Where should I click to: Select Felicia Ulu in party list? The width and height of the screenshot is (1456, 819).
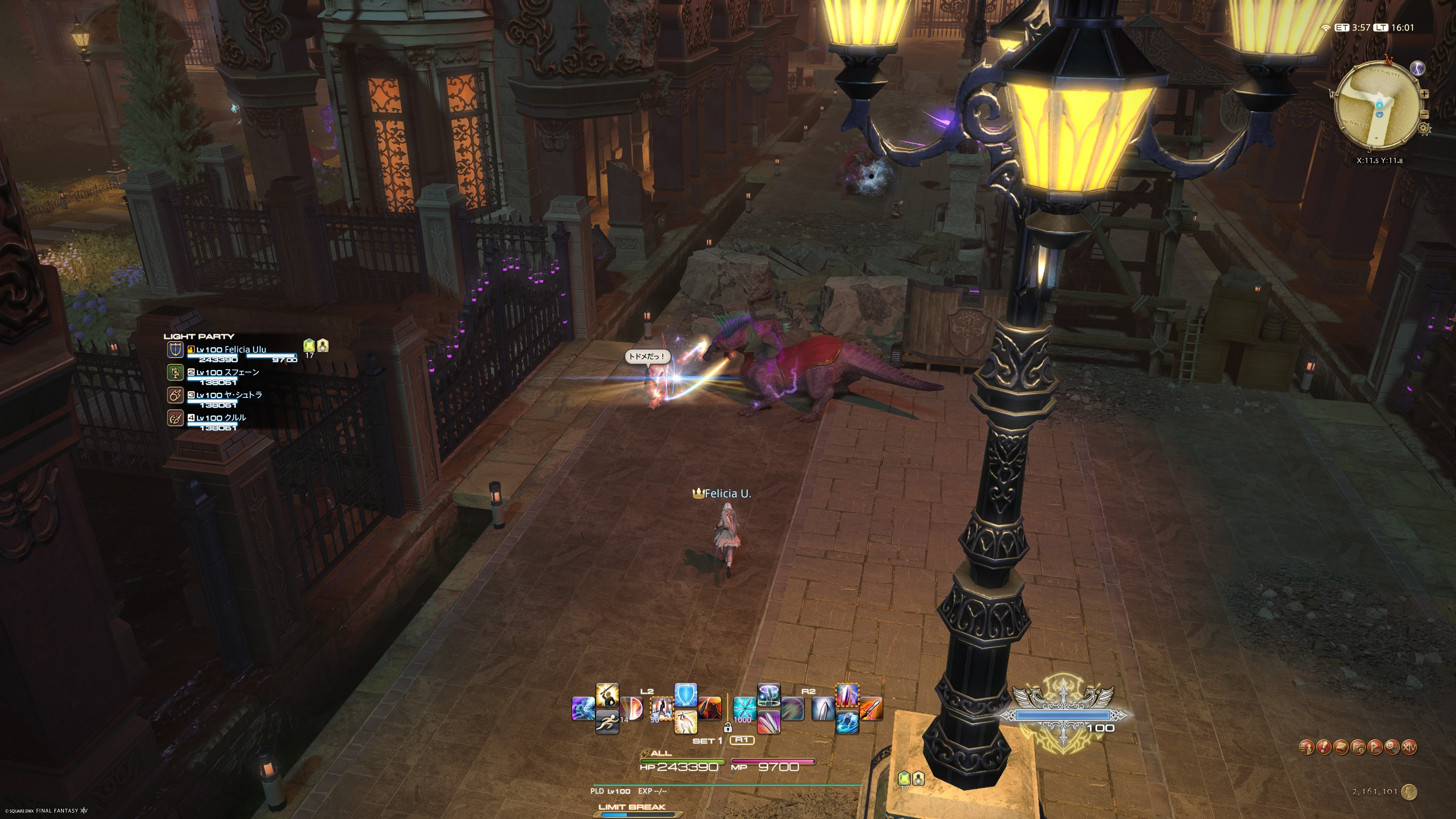click(x=232, y=350)
